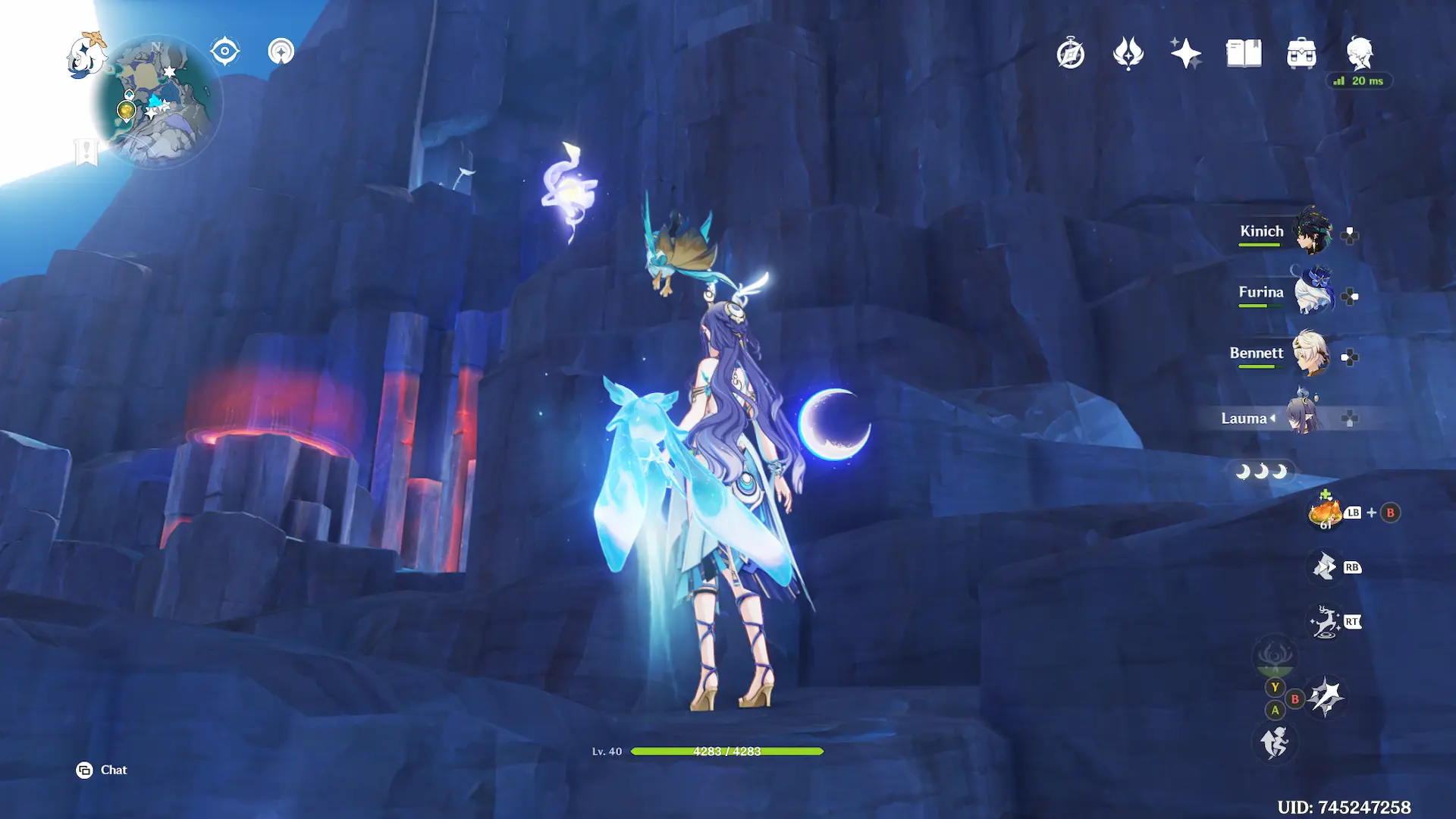Screen dimensions: 1456x819
Task: Switch to party member Furina
Action: click(x=1313, y=292)
